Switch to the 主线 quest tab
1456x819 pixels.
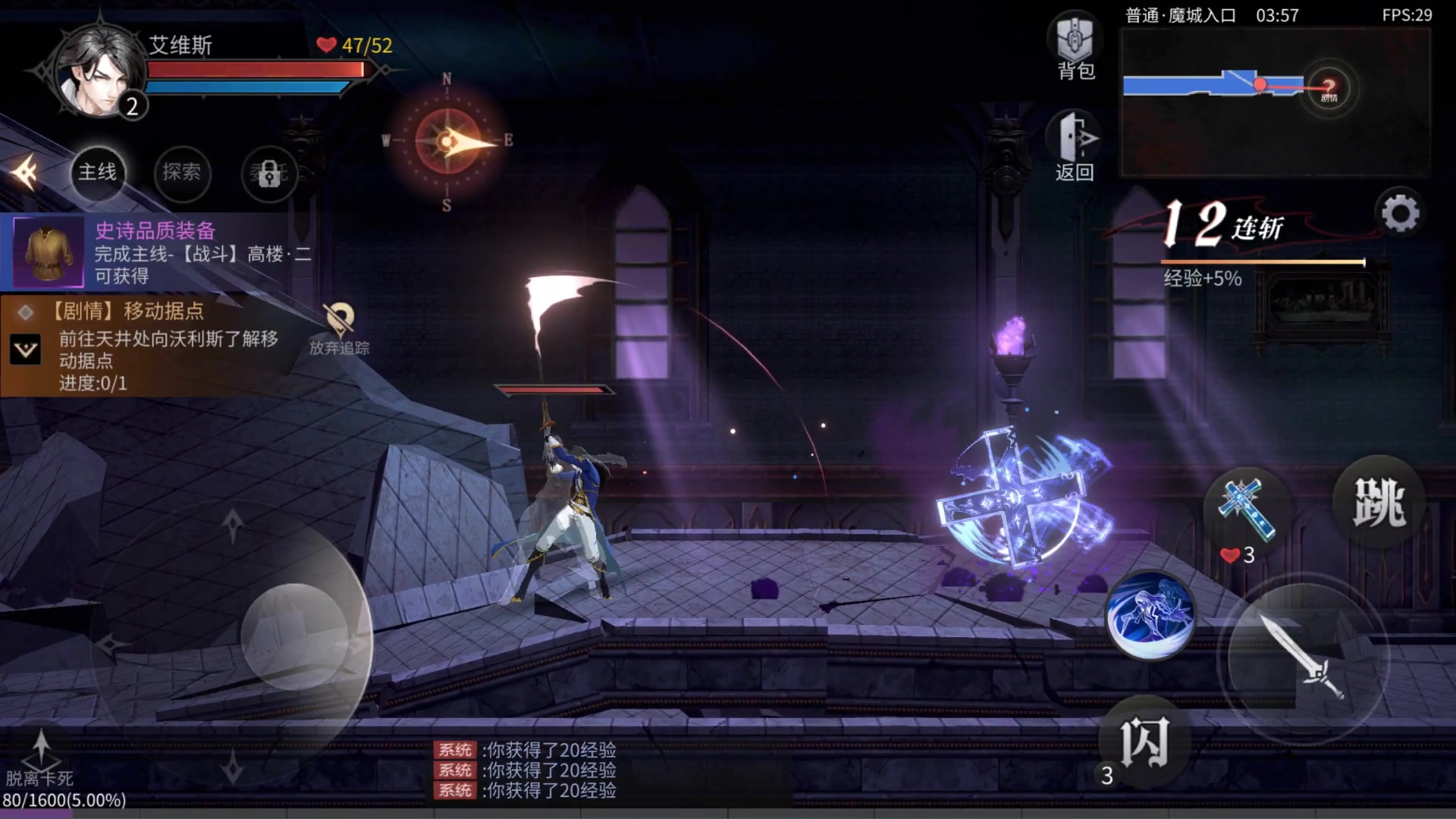tap(98, 173)
